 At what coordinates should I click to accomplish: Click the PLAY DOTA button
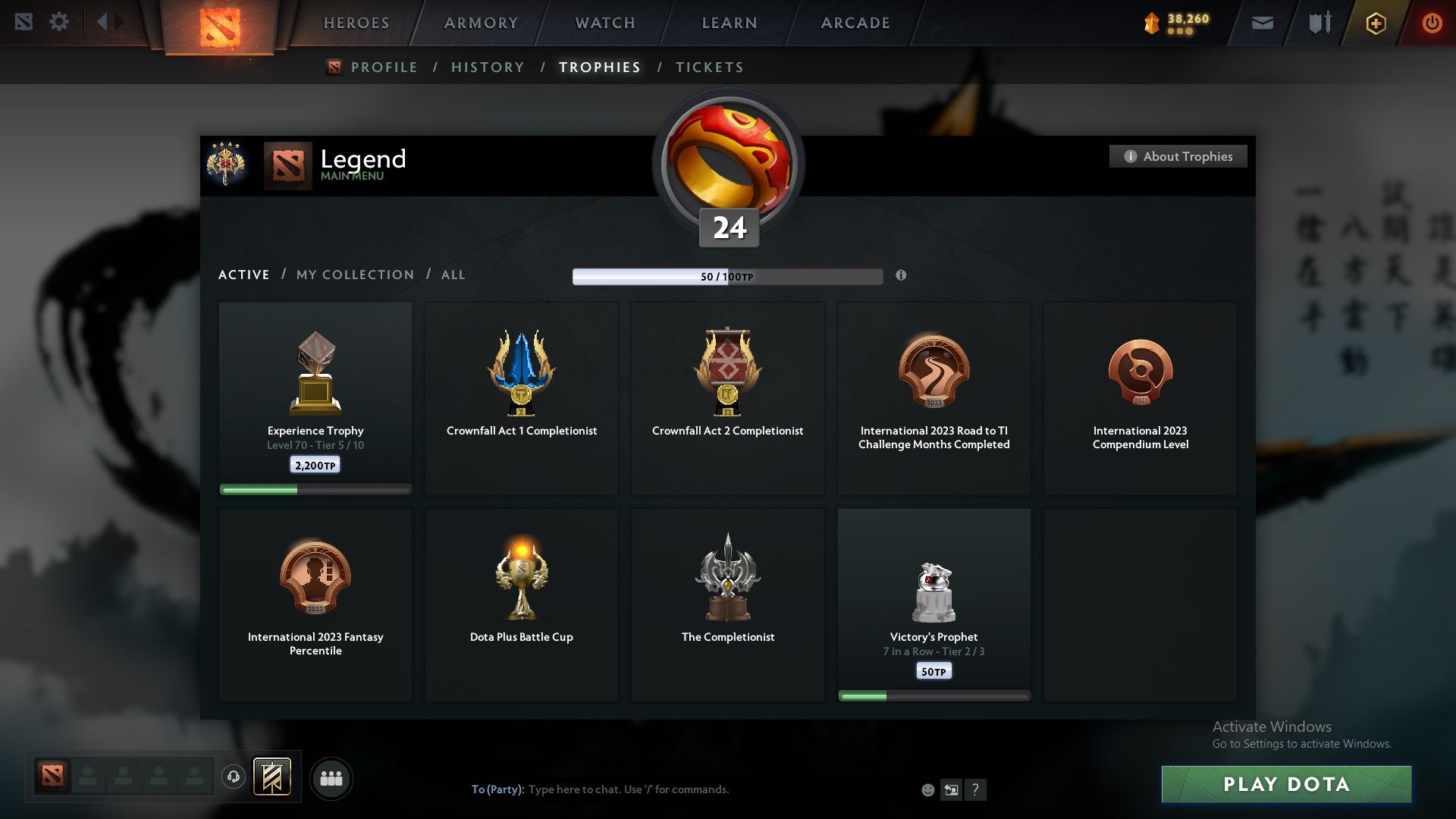(x=1286, y=785)
